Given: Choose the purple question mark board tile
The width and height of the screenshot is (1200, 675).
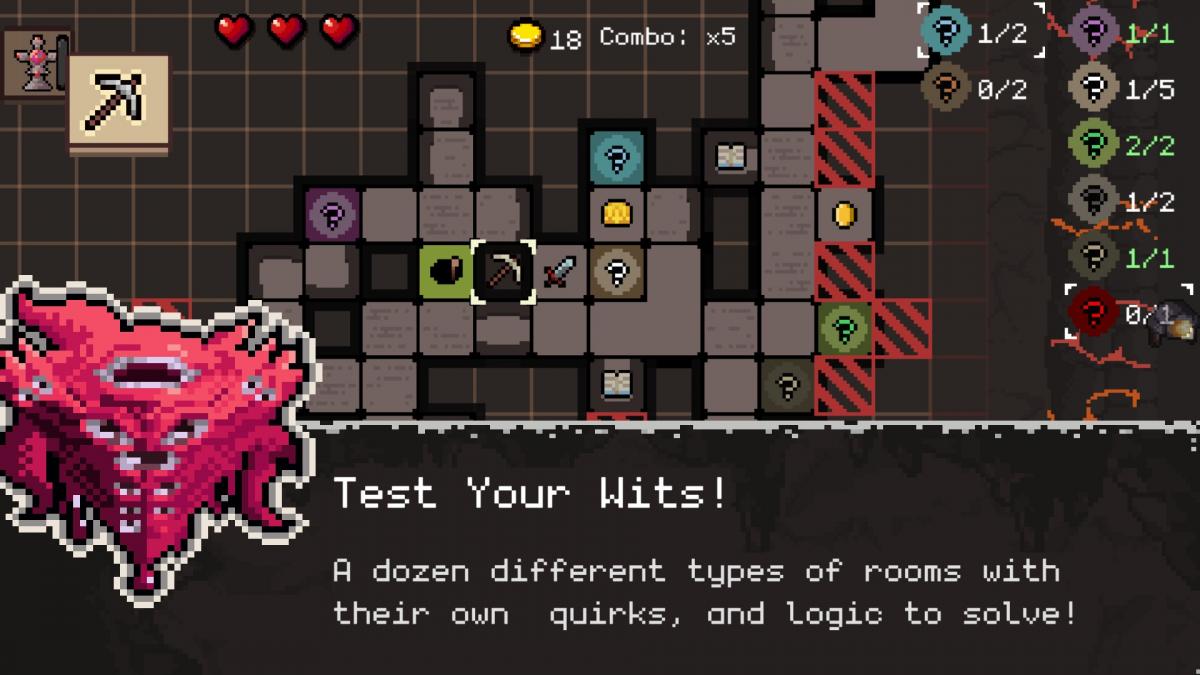Looking at the screenshot, I should click(x=332, y=213).
